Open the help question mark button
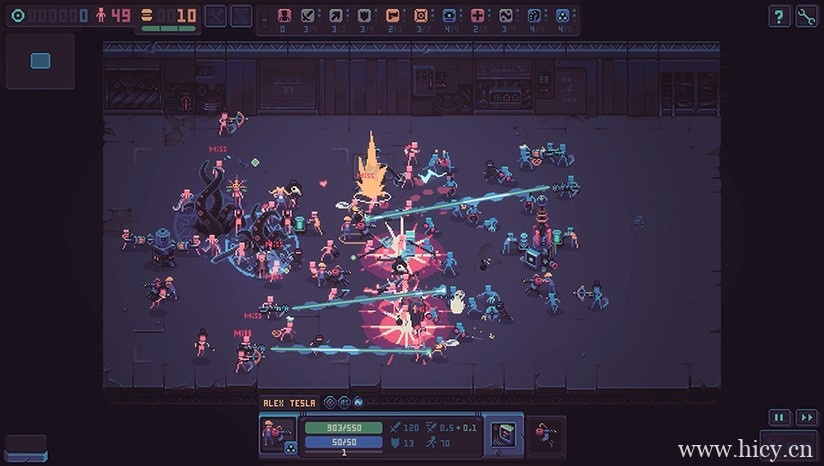This screenshot has width=824, height=466. (x=779, y=16)
